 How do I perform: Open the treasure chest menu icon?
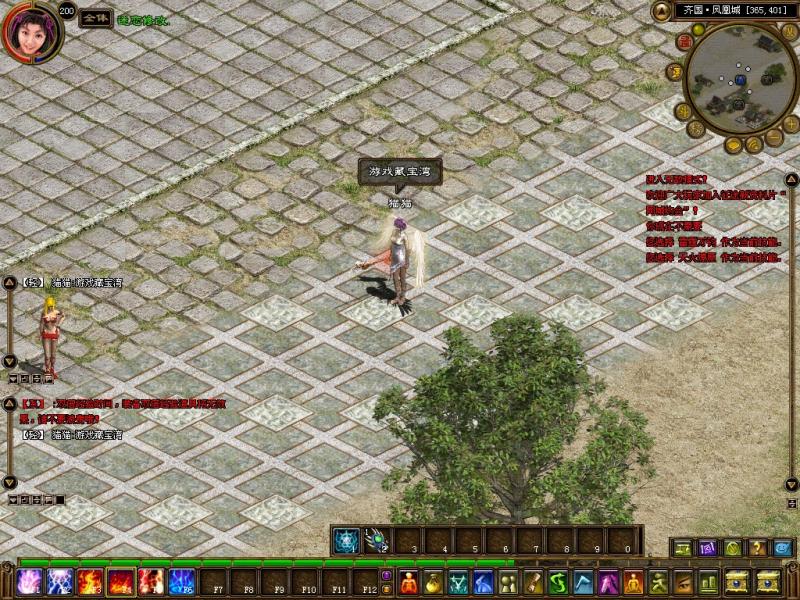(x=741, y=581)
